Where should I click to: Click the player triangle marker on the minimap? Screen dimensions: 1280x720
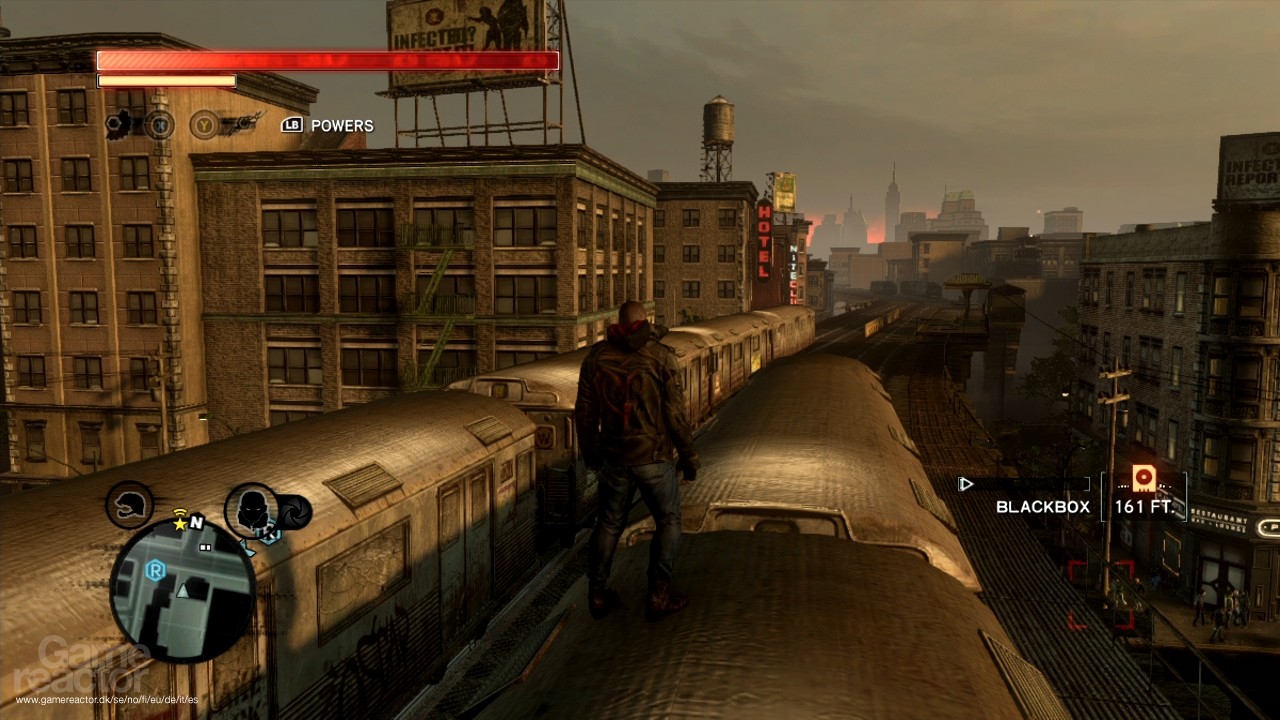pos(183,590)
